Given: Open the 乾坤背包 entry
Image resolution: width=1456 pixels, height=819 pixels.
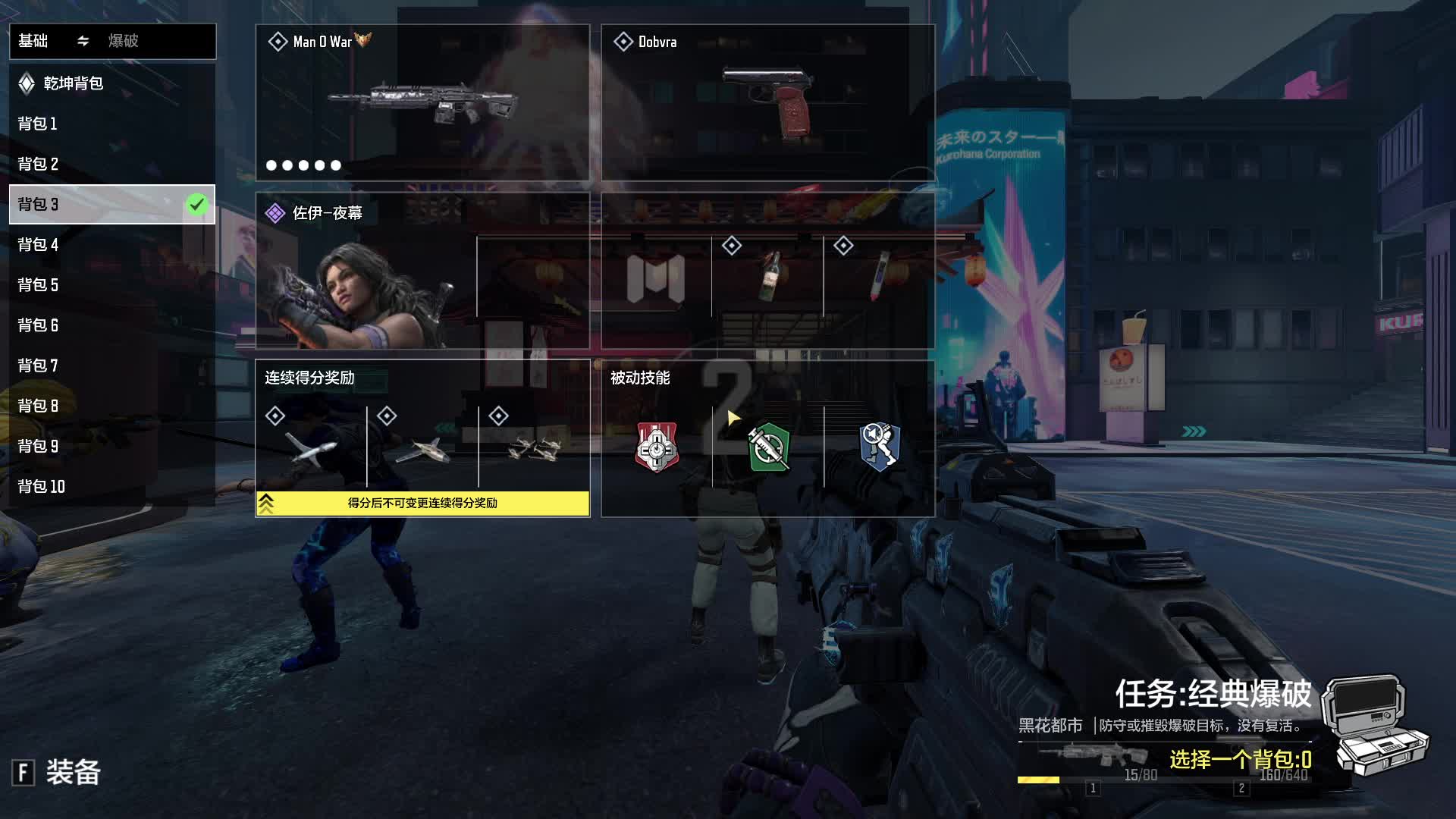Looking at the screenshot, I should click(73, 83).
